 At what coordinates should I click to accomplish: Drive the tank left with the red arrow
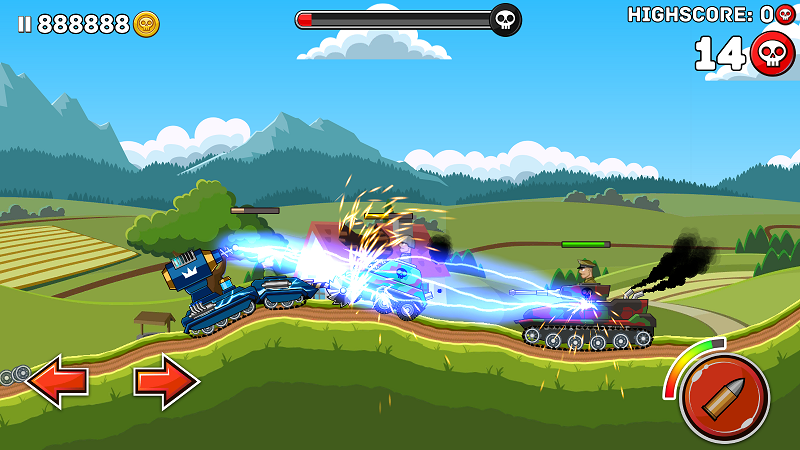[x=57, y=381]
